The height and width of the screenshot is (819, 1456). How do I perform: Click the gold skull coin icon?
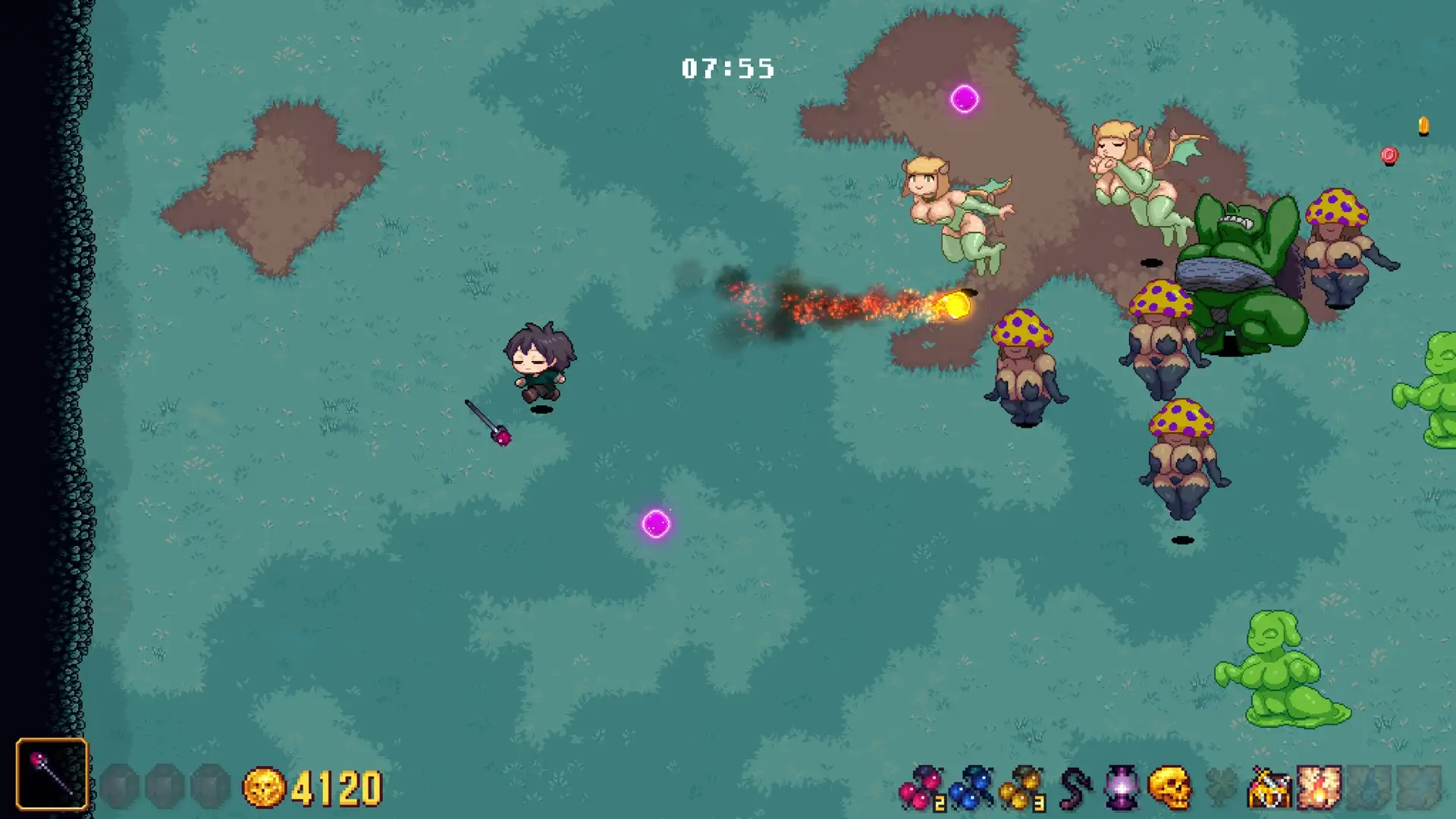(x=263, y=788)
